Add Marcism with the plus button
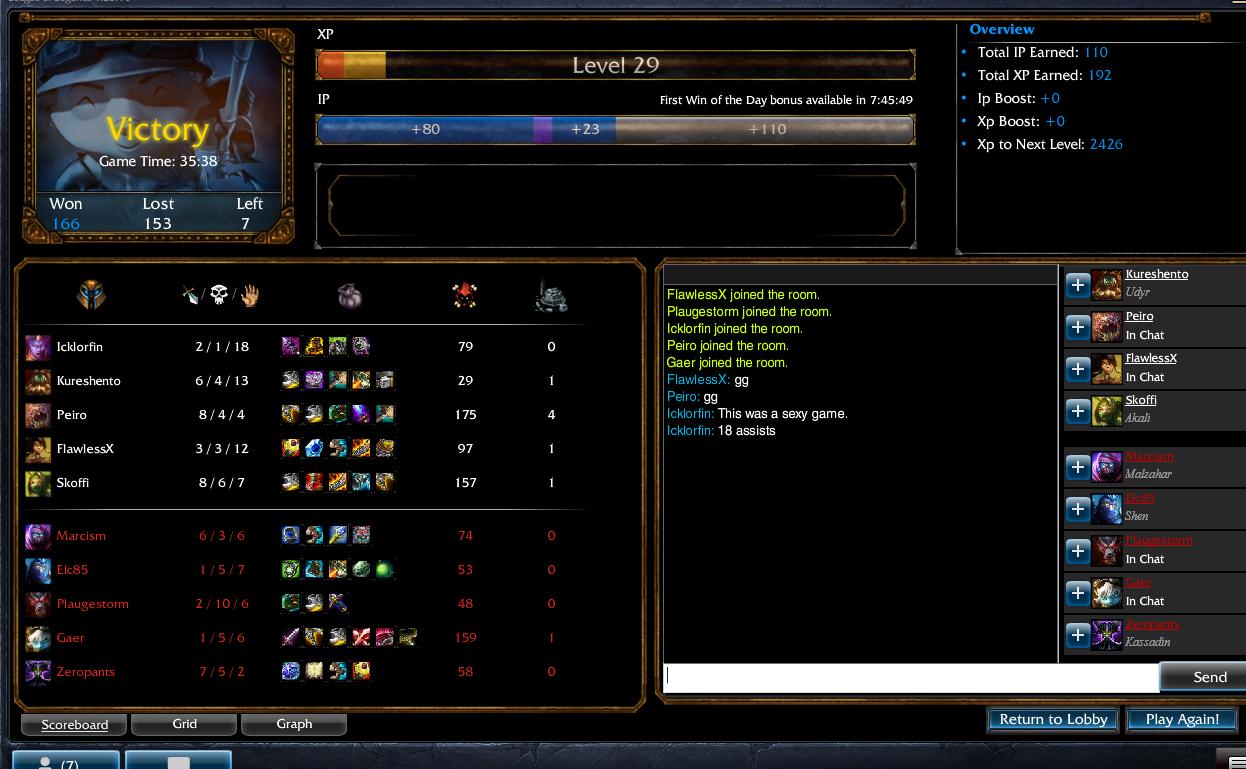This screenshot has height=769, width=1246. (1077, 467)
